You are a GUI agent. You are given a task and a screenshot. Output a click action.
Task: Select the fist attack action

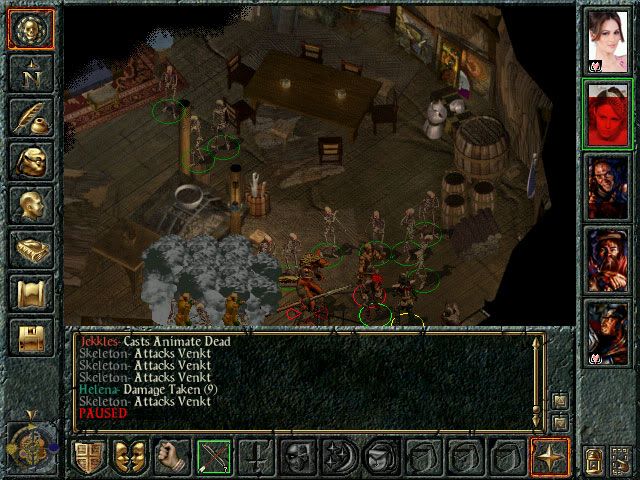click(172, 457)
